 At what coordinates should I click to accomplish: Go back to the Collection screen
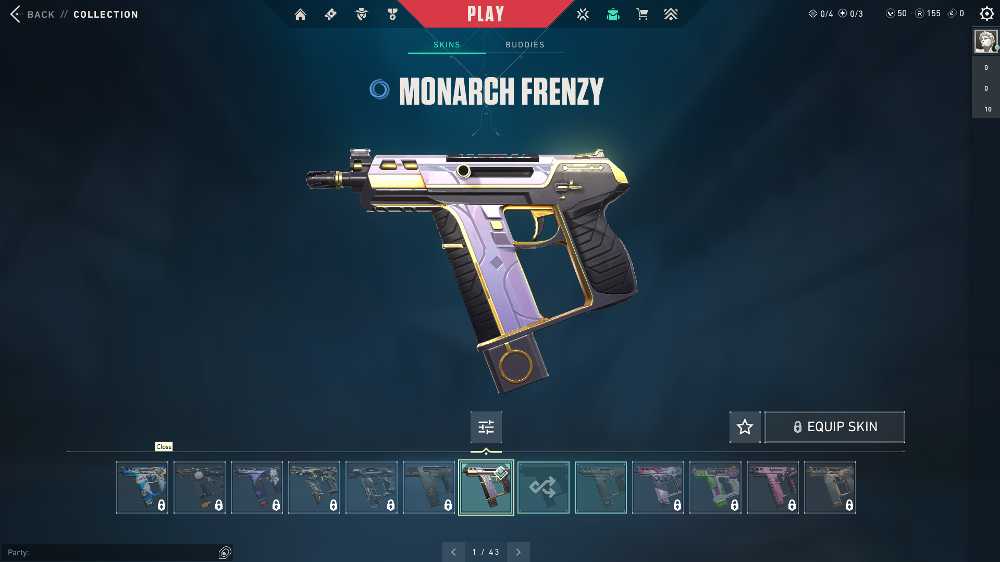click(x=32, y=15)
